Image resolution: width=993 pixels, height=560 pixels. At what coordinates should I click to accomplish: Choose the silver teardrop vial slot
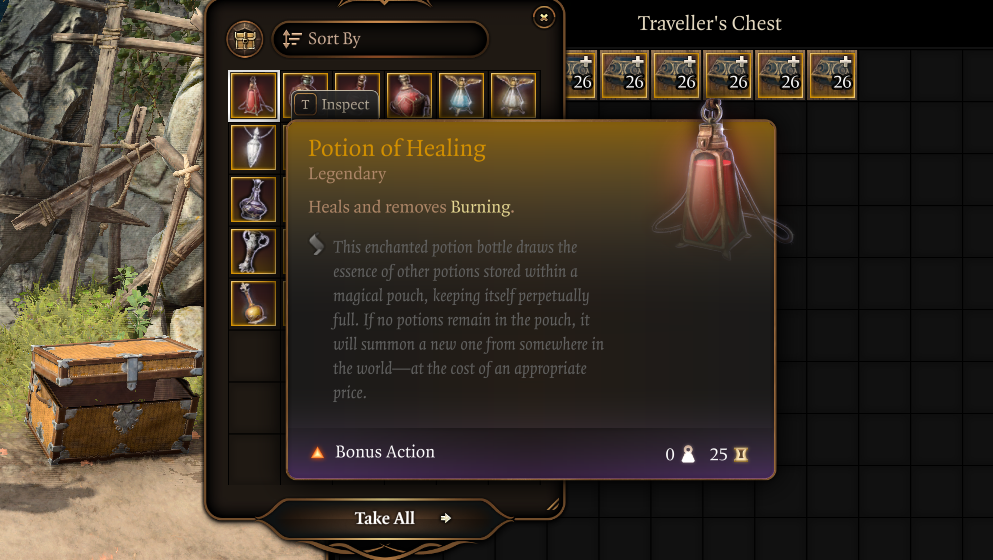pos(254,148)
